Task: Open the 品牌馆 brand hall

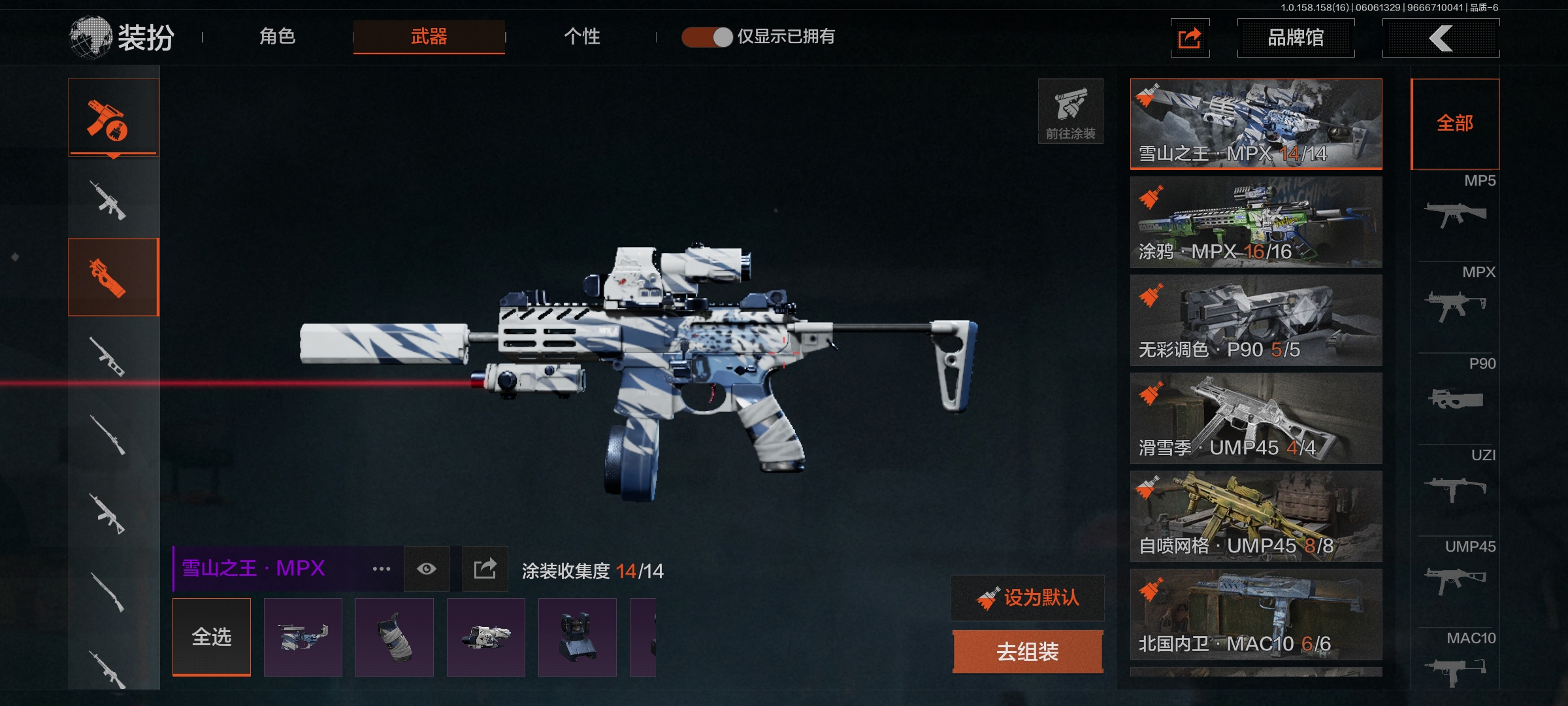Action: (x=1296, y=38)
